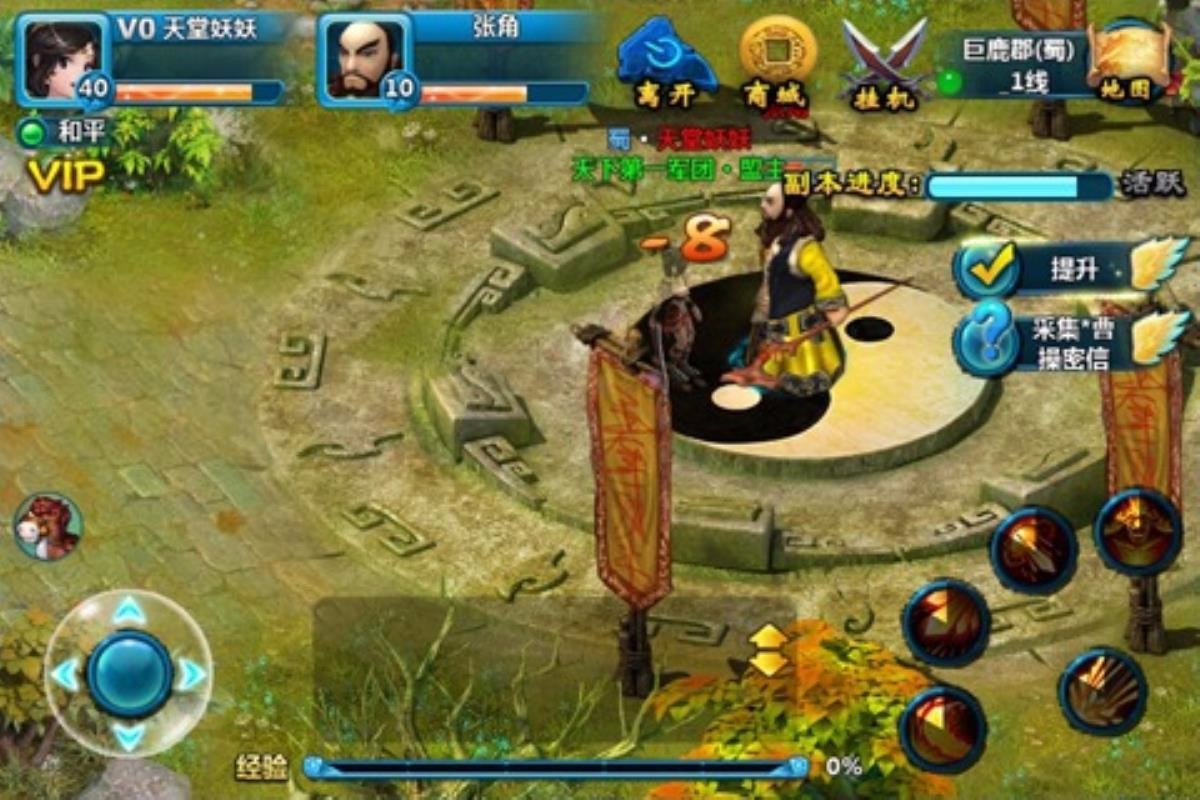This screenshot has width=1200, height=800.
Task: Use the fanned spear burst skill
Action: pos(1102,691)
